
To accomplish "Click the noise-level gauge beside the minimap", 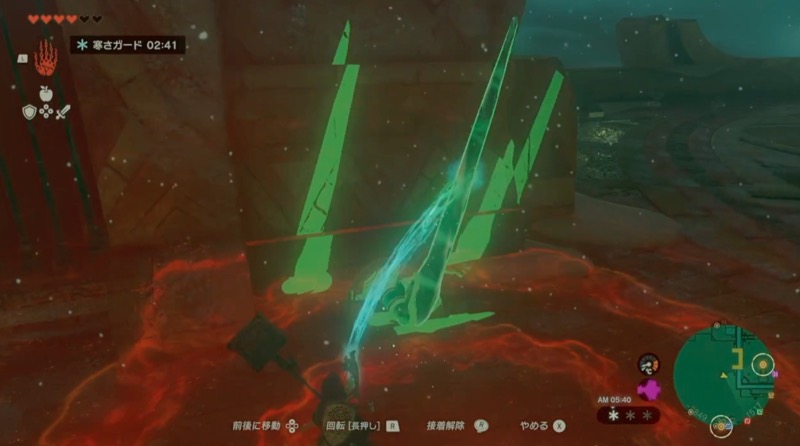I will click(648, 364).
